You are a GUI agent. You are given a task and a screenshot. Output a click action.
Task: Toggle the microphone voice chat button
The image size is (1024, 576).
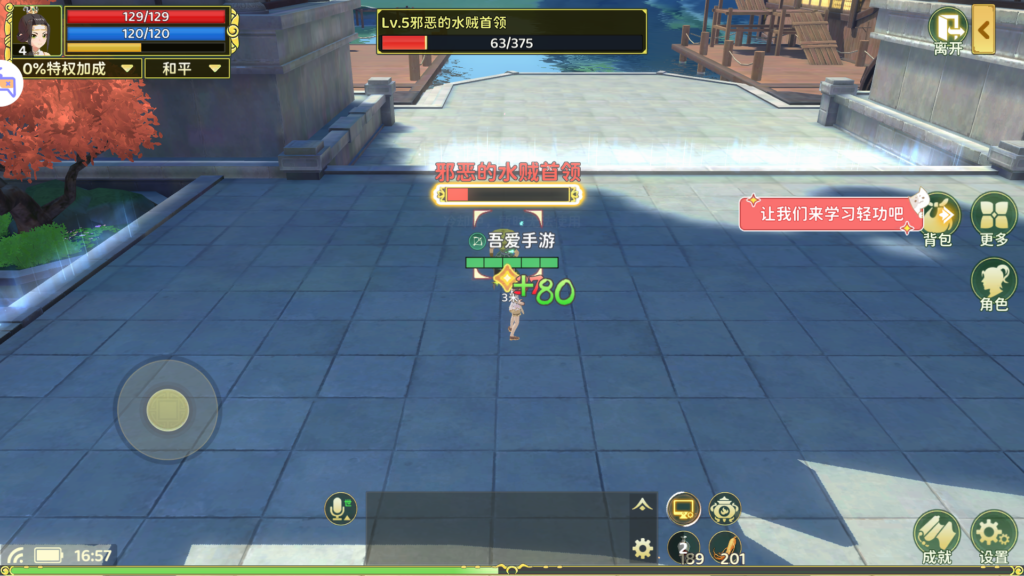pos(341,509)
